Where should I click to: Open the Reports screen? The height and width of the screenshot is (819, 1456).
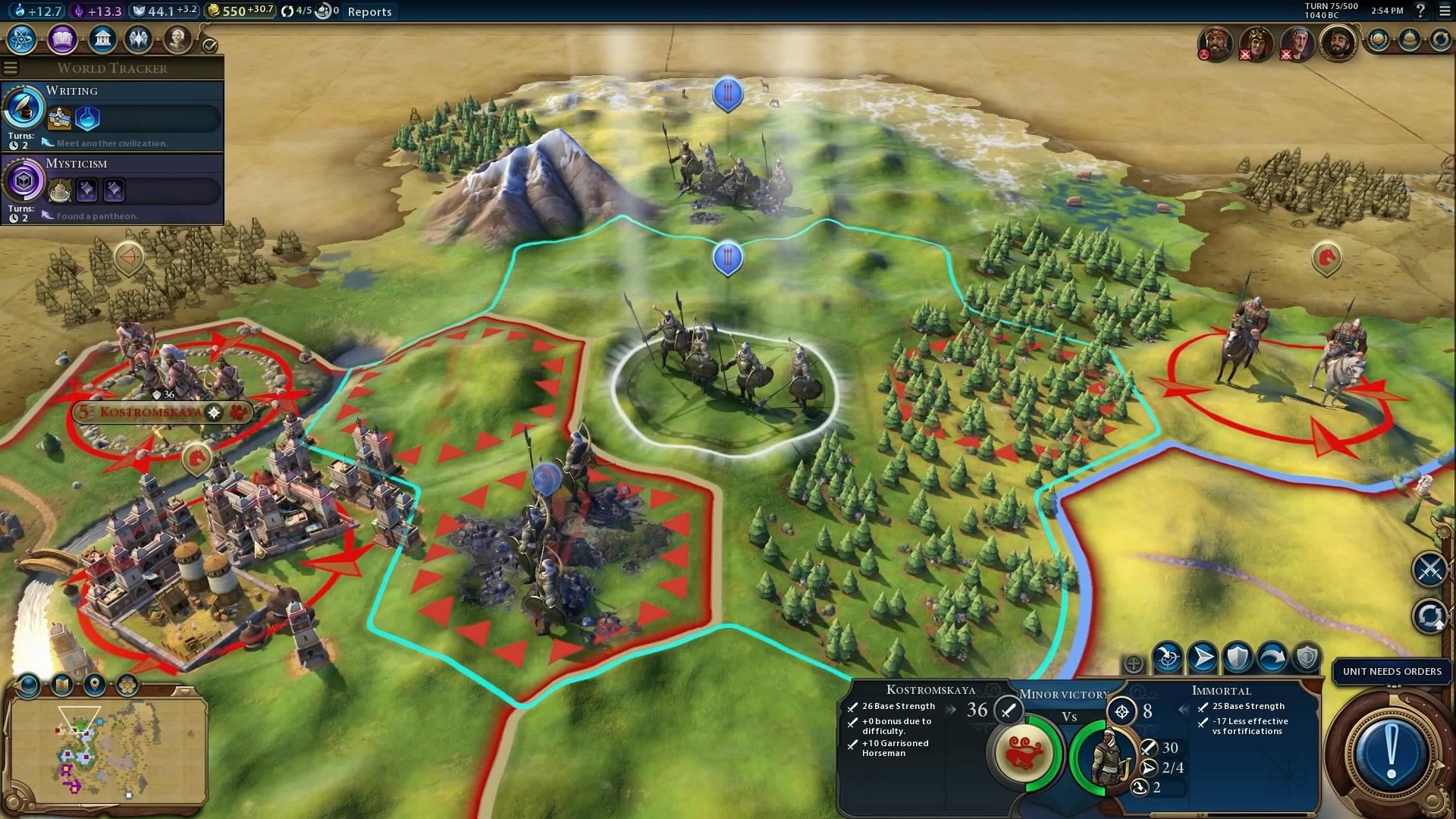click(369, 11)
